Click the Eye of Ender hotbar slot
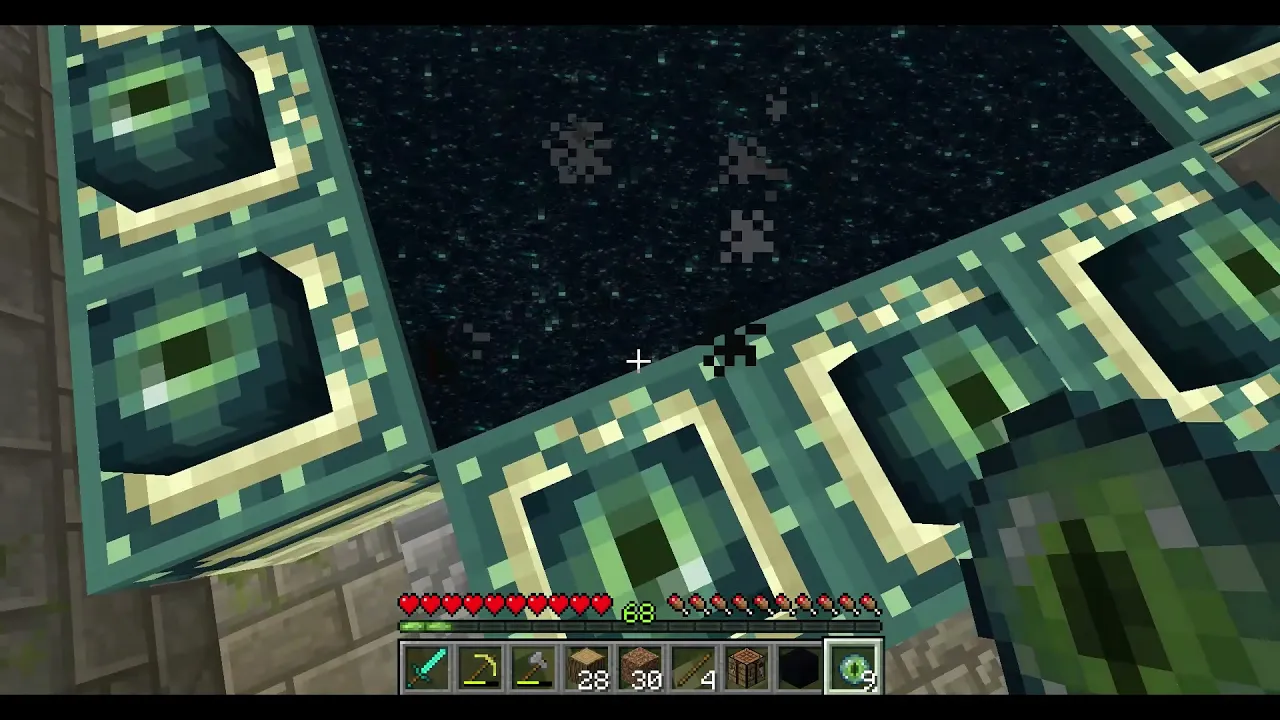The height and width of the screenshot is (720, 1280). [853, 668]
